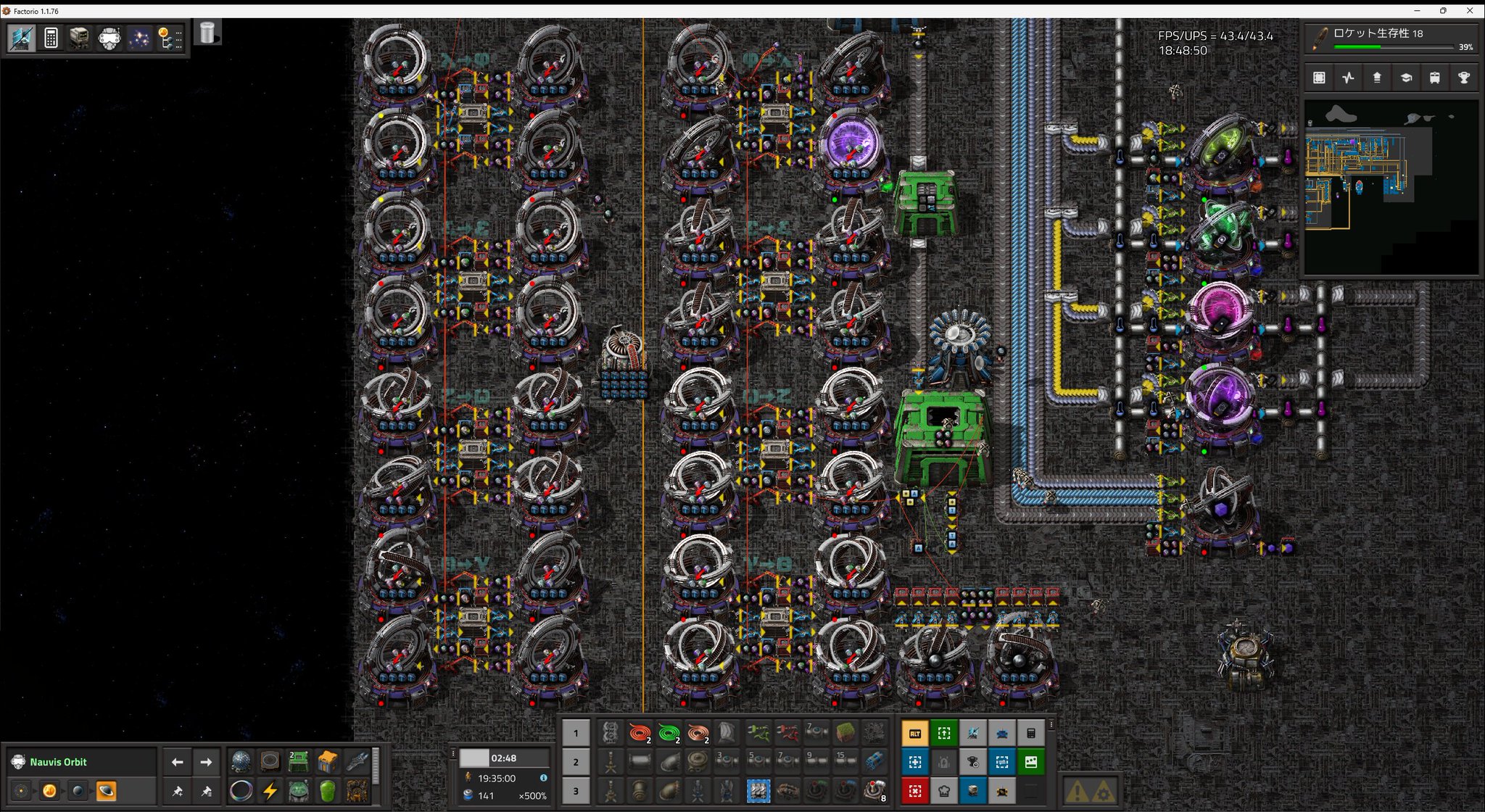Toggle the pin for Nauvis Orbit surface
This screenshot has width=1485, height=812.
[x=177, y=792]
